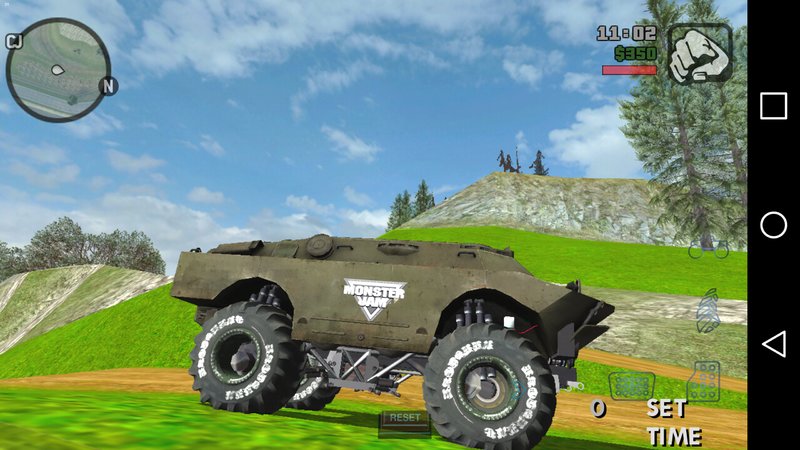Tap the feather-shaped outline icon

[x=708, y=309]
